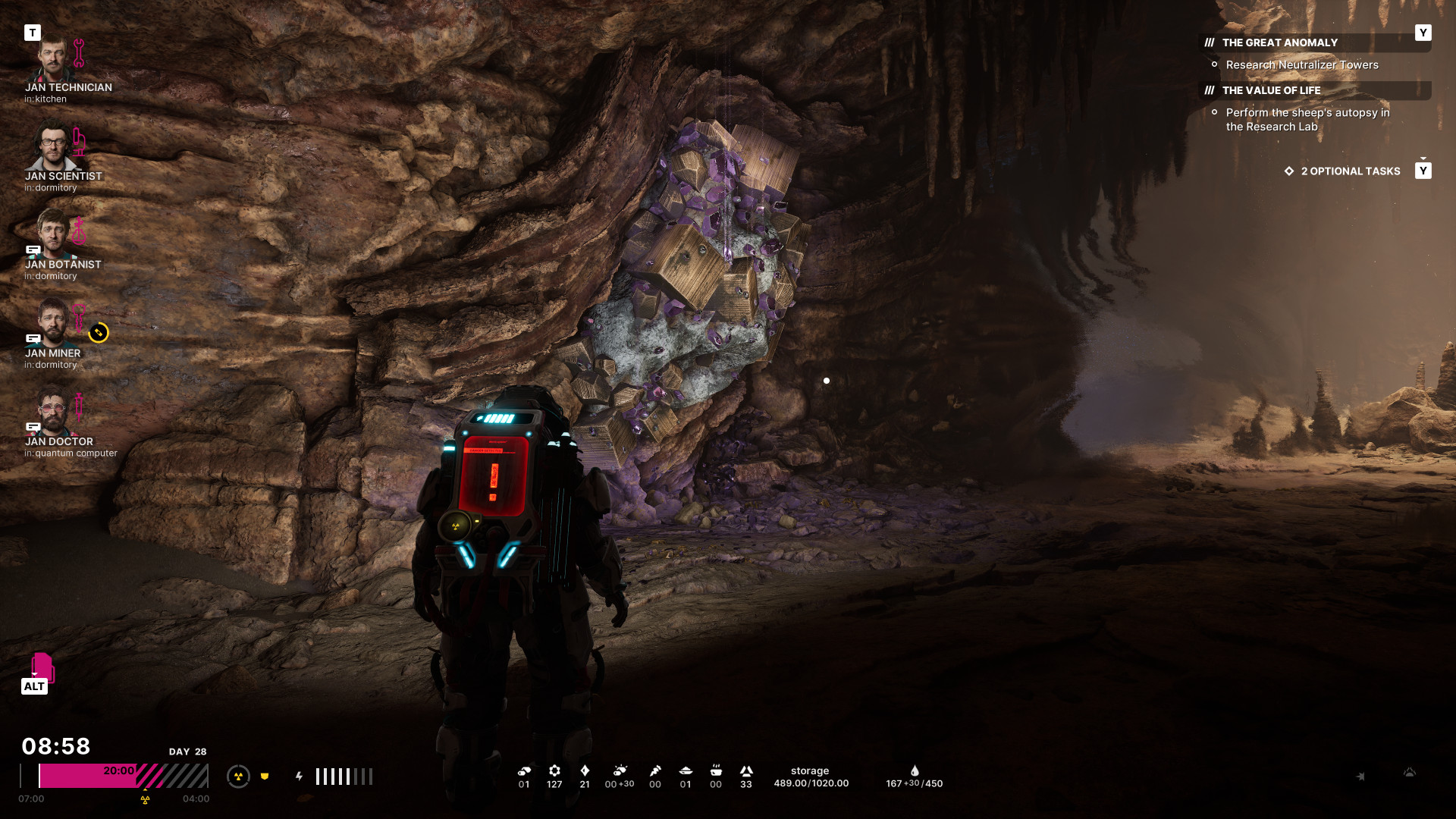Click the pink daily schedule timeline bar

123,776
